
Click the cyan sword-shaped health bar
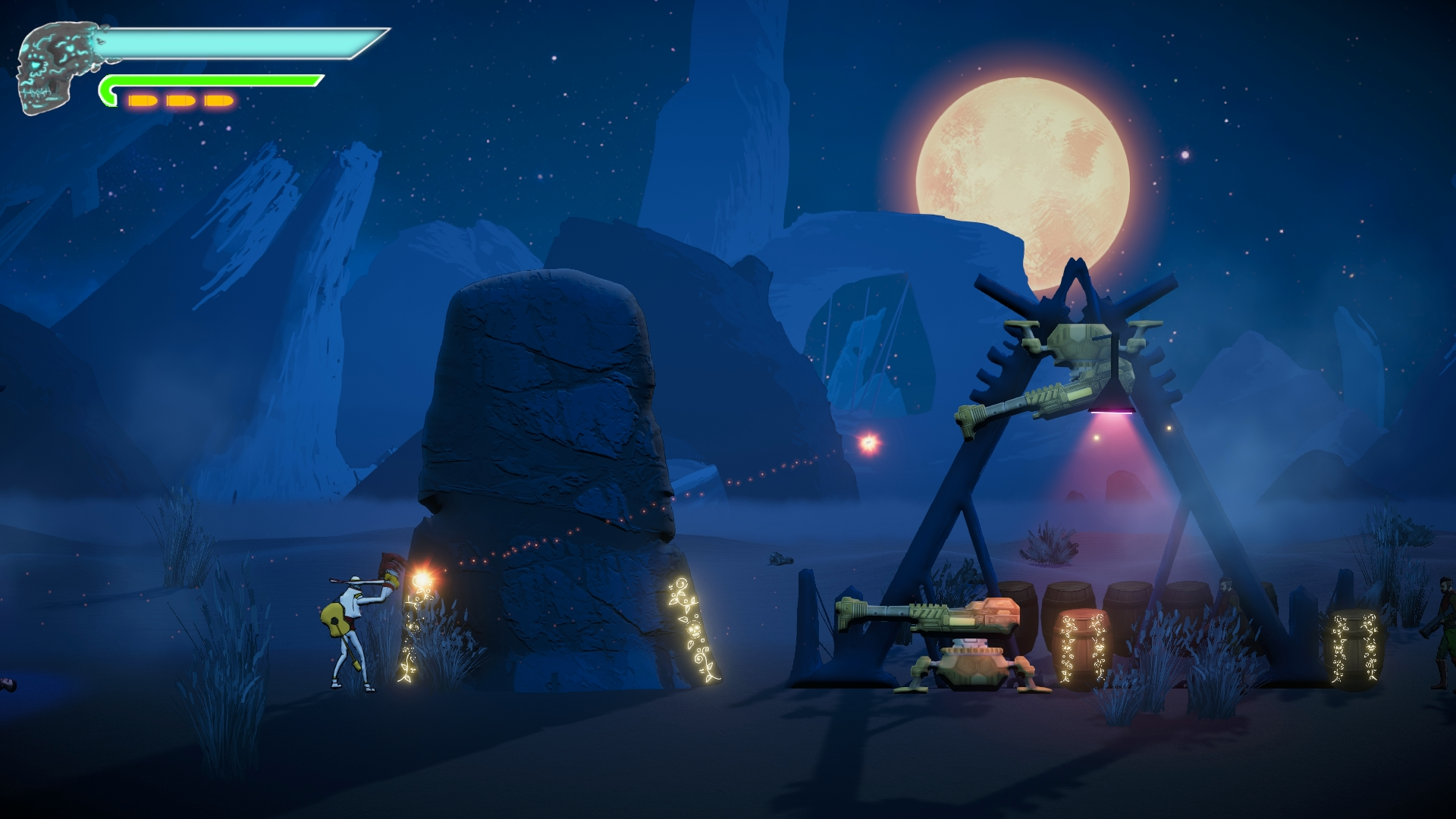click(x=227, y=42)
